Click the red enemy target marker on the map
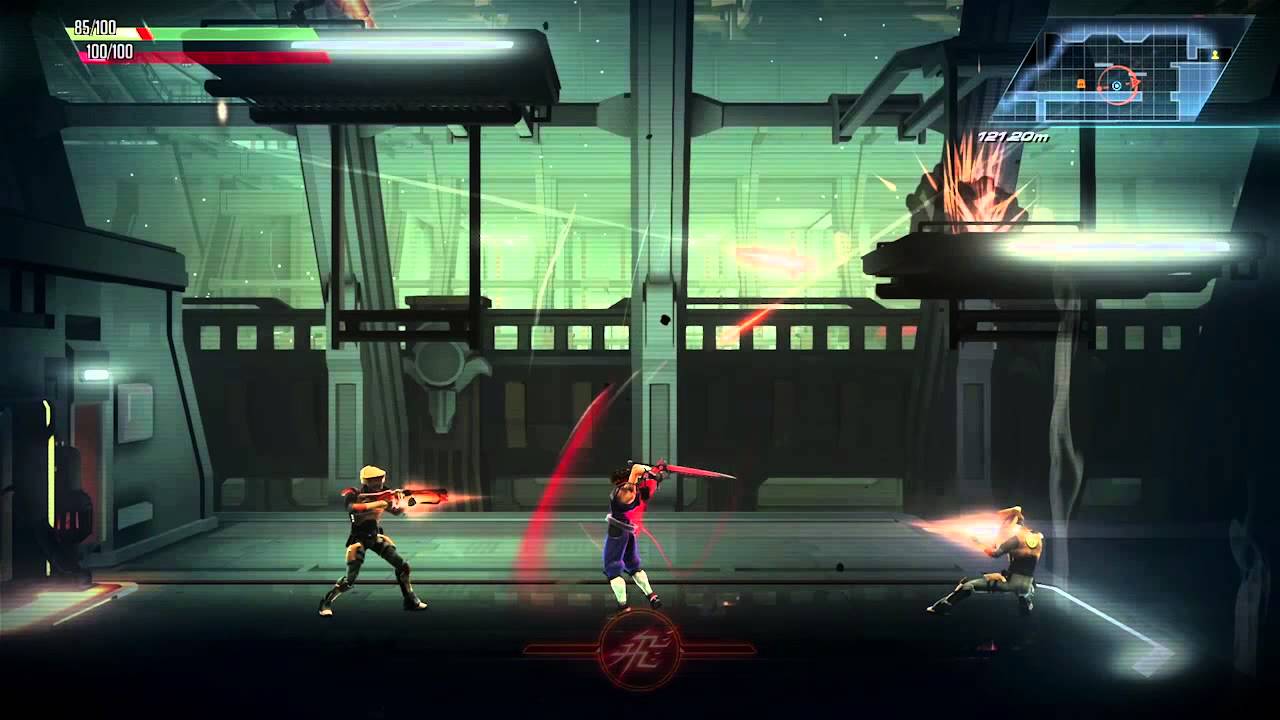The height and width of the screenshot is (720, 1280). point(1099,87)
